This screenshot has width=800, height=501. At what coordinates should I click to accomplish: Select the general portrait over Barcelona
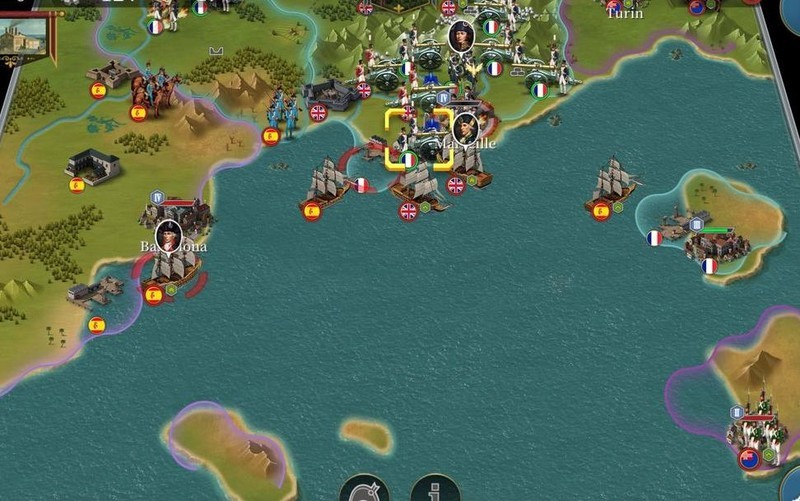[x=168, y=234]
